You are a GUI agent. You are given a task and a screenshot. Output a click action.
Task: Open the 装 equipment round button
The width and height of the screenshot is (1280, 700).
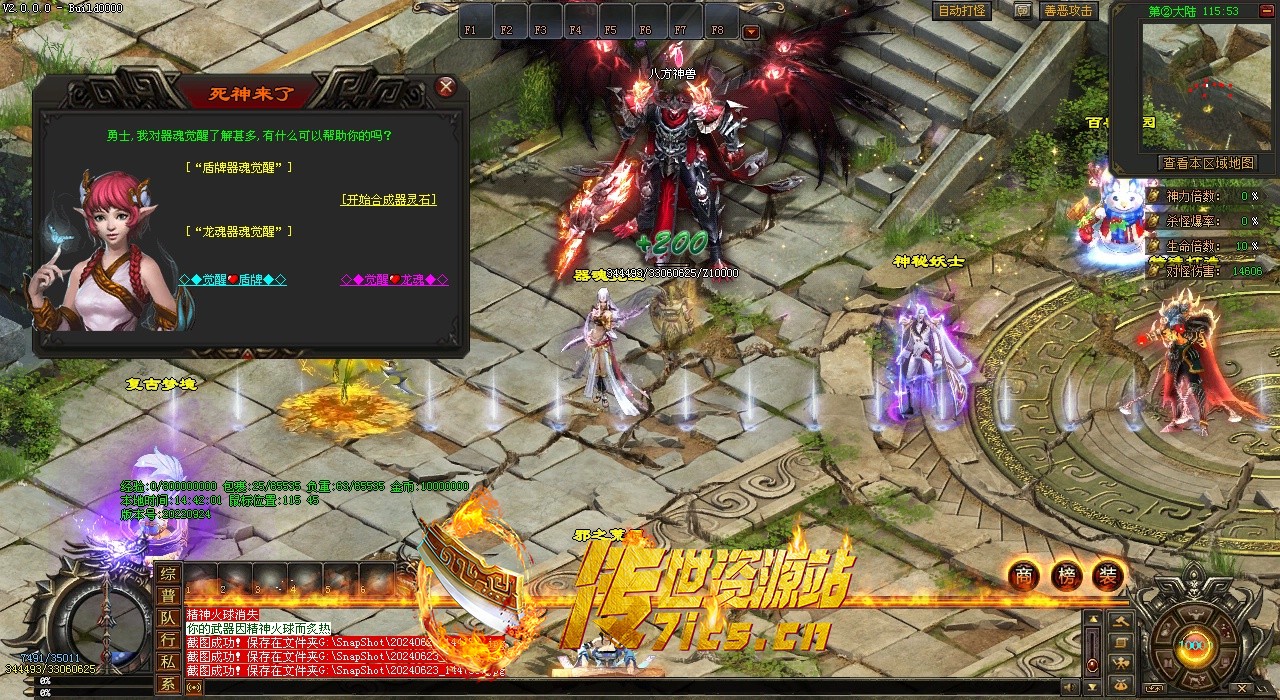(x=1108, y=576)
